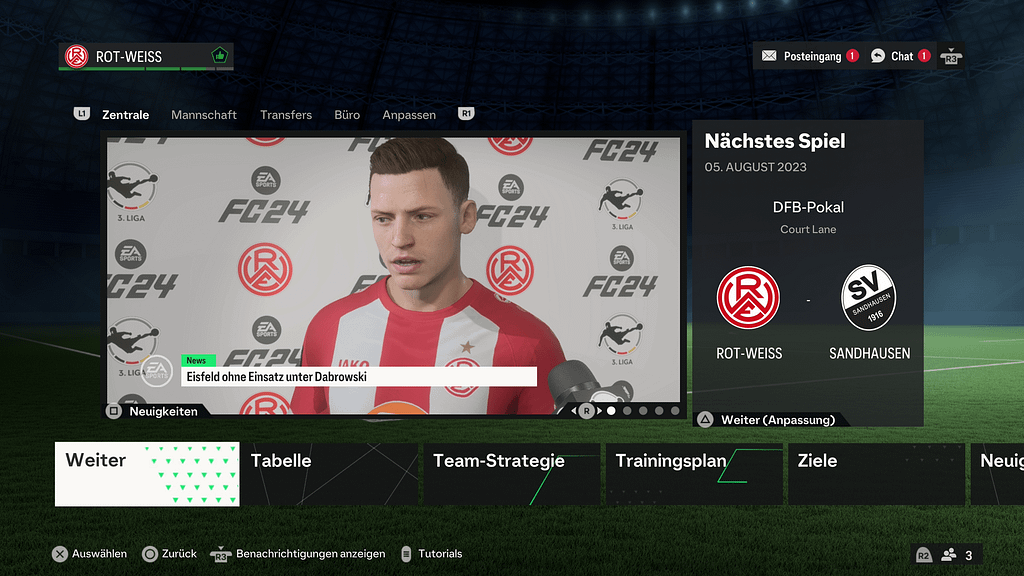The height and width of the screenshot is (576, 1024).
Task: Select the Anpassen tab
Action: click(409, 115)
